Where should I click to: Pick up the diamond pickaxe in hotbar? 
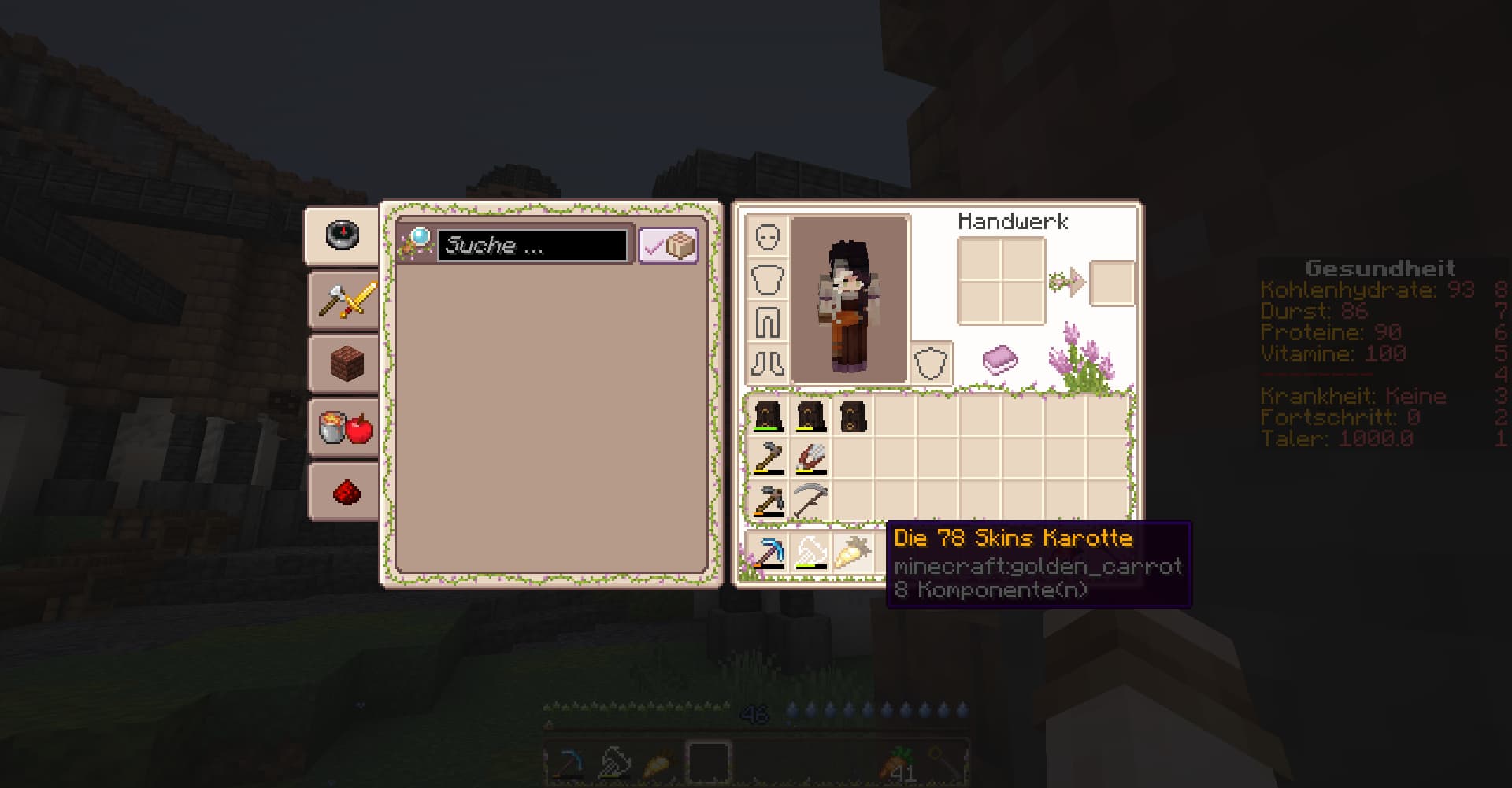pos(768,553)
